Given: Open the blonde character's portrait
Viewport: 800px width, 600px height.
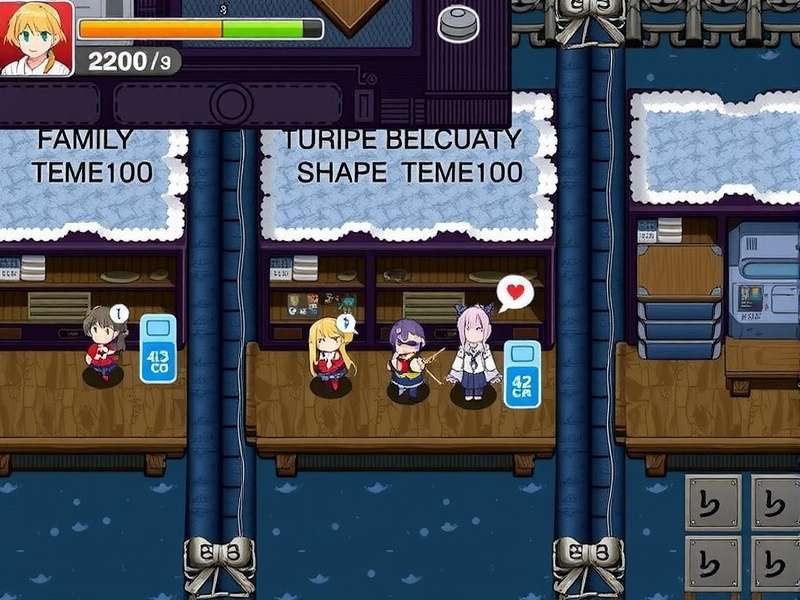Looking at the screenshot, I should coord(36,38).
